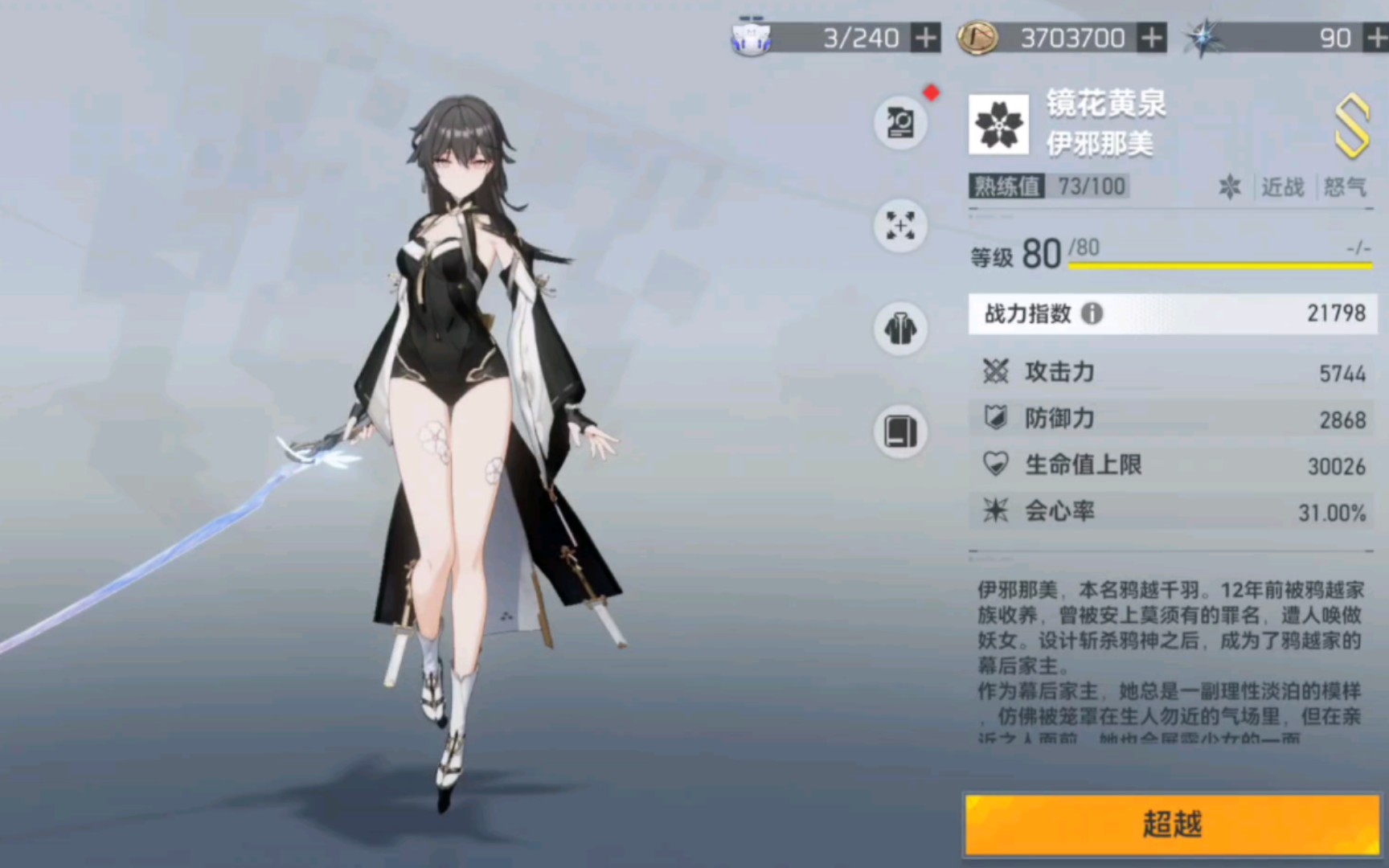Viewport: 1389px width, 868px height.
Task: Click the 熟练值 proficiency tab label
Action: (x=1006, y=186)
